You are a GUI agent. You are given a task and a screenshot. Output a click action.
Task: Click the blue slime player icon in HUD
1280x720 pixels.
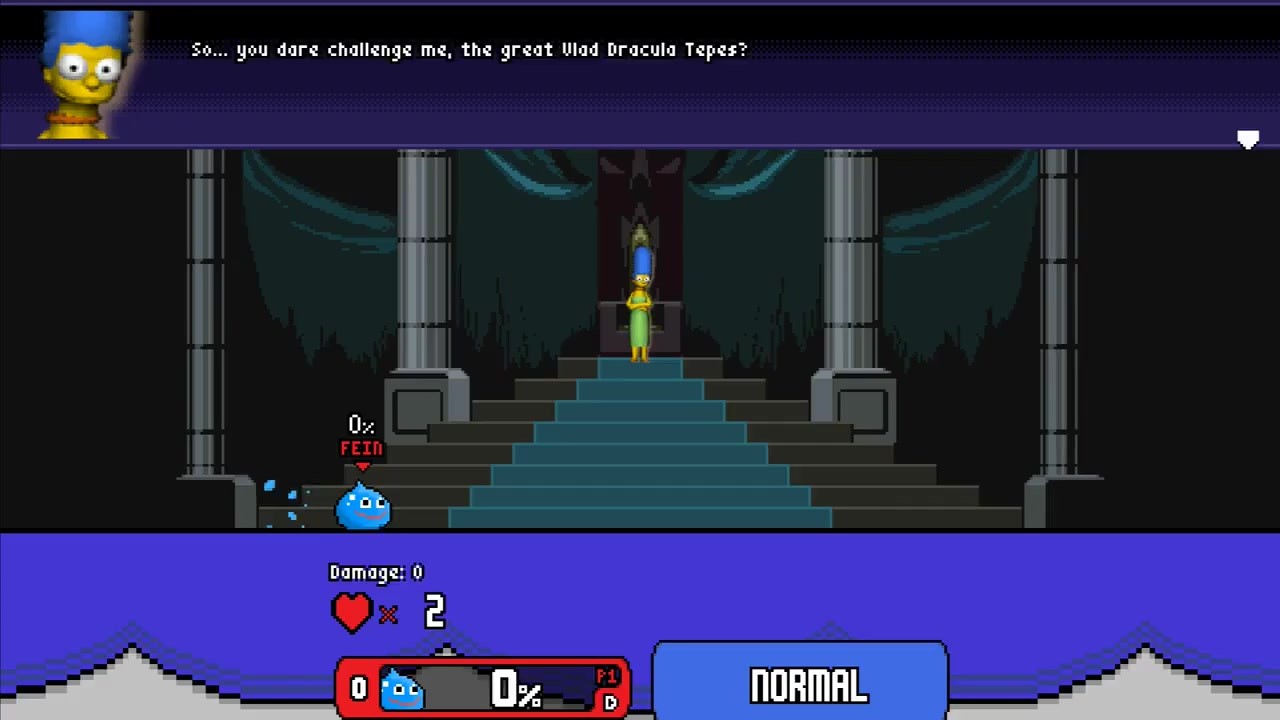pos(402,688)
